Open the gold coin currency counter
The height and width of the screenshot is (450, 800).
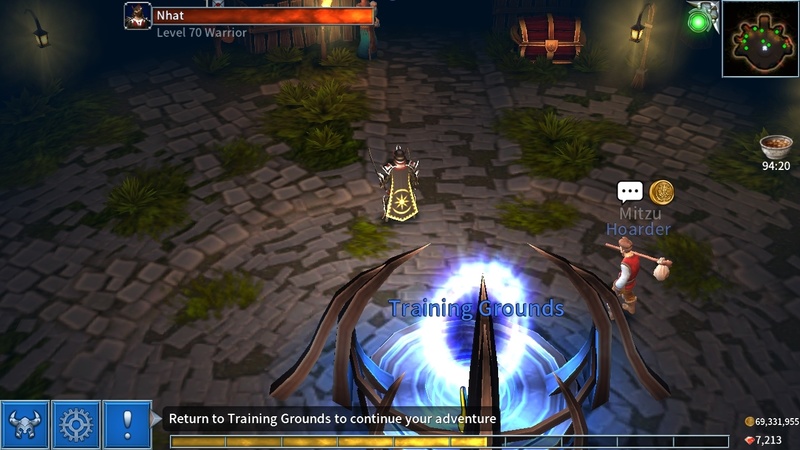coord(771,422)
